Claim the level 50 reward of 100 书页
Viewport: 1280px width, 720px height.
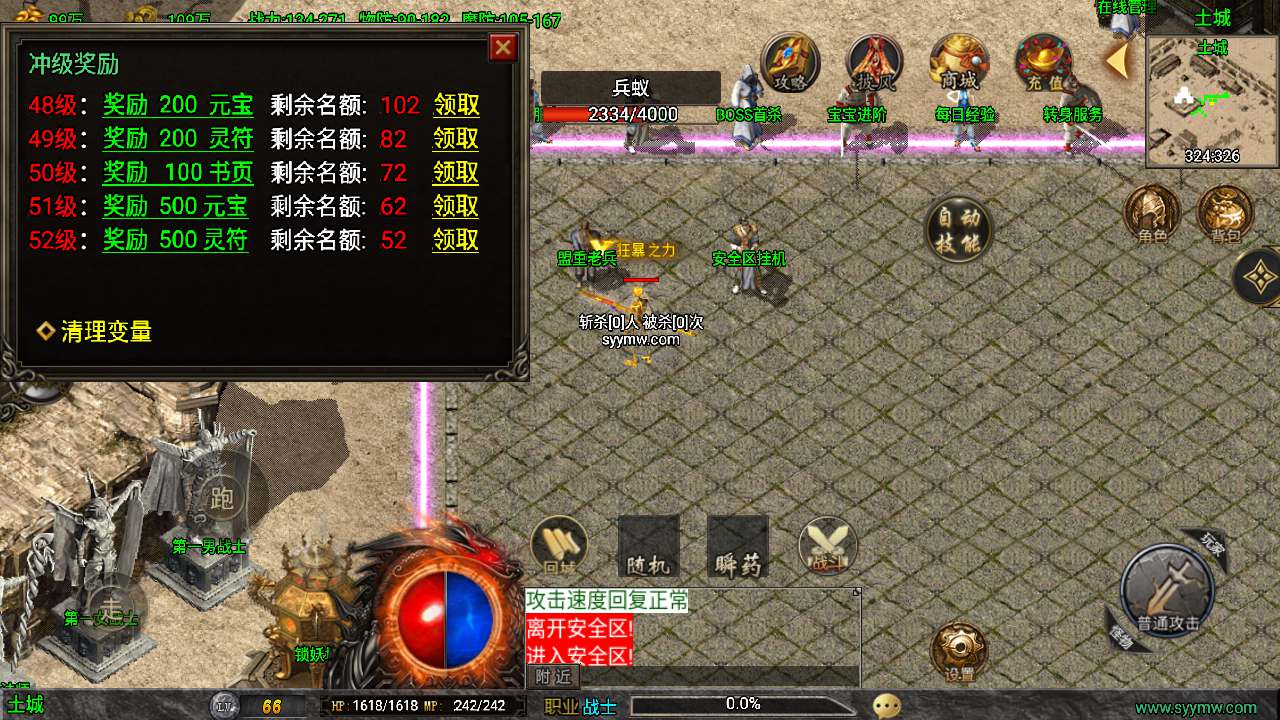point(455,173)
